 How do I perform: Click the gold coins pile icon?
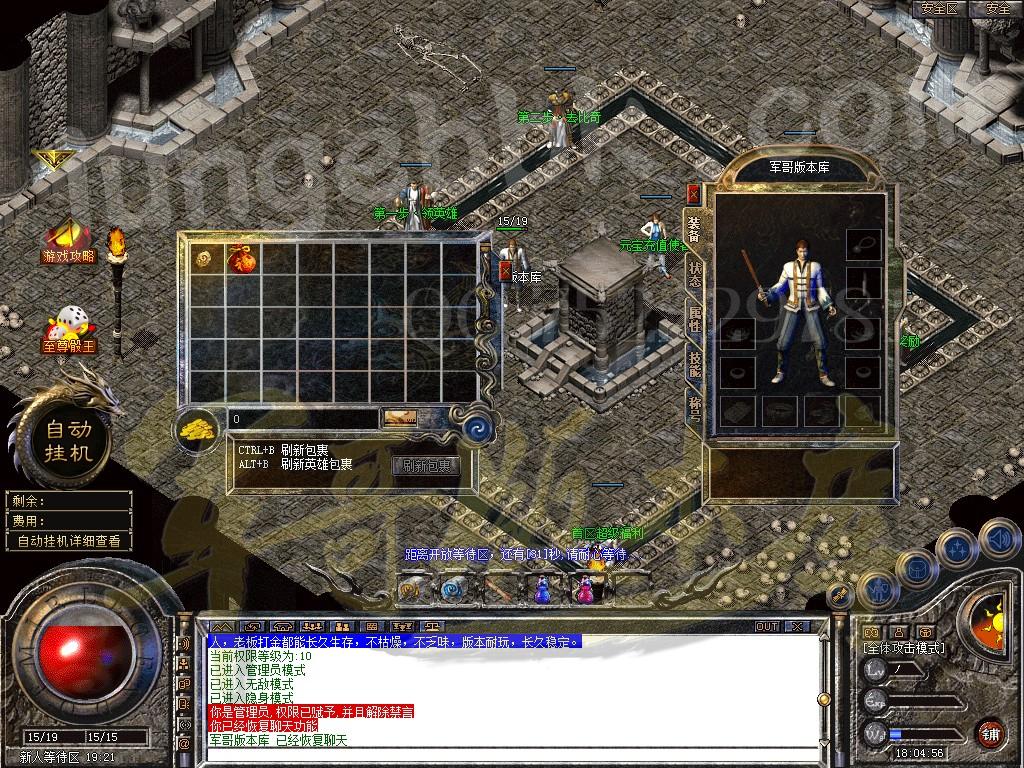[x=199, y=430]
